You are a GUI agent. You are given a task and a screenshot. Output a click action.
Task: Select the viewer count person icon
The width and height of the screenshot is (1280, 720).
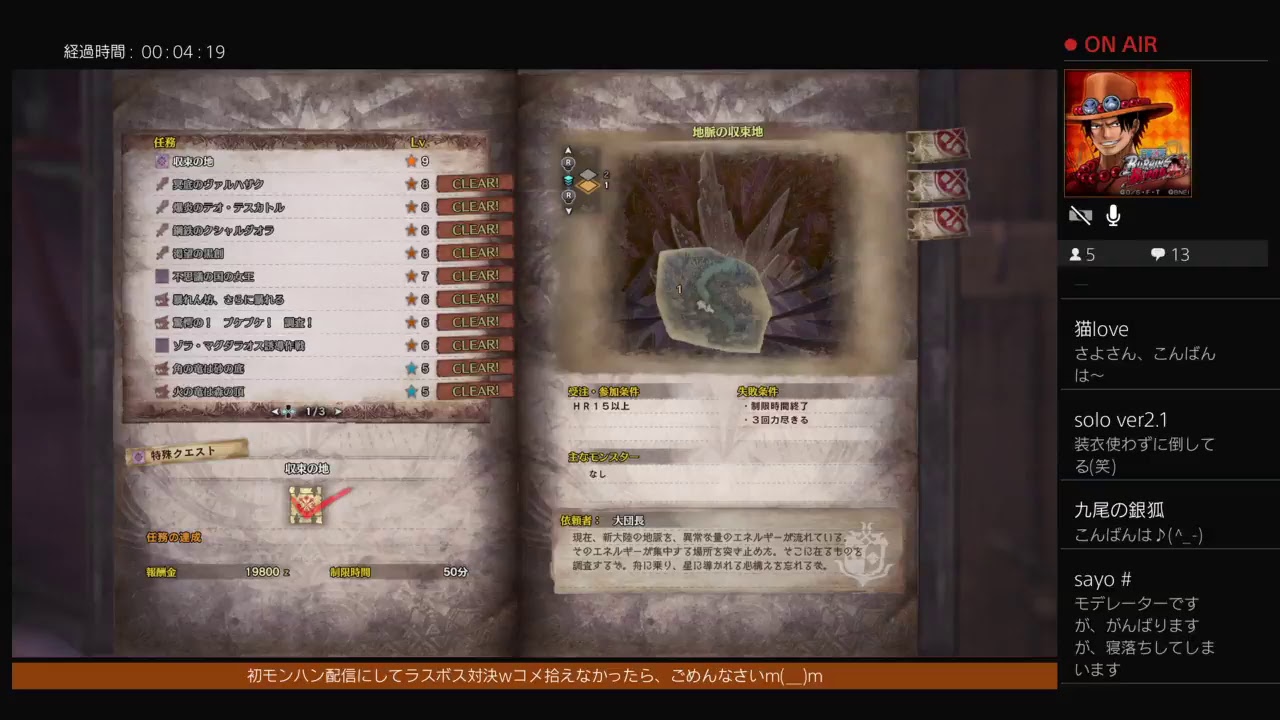point(1077,254)
